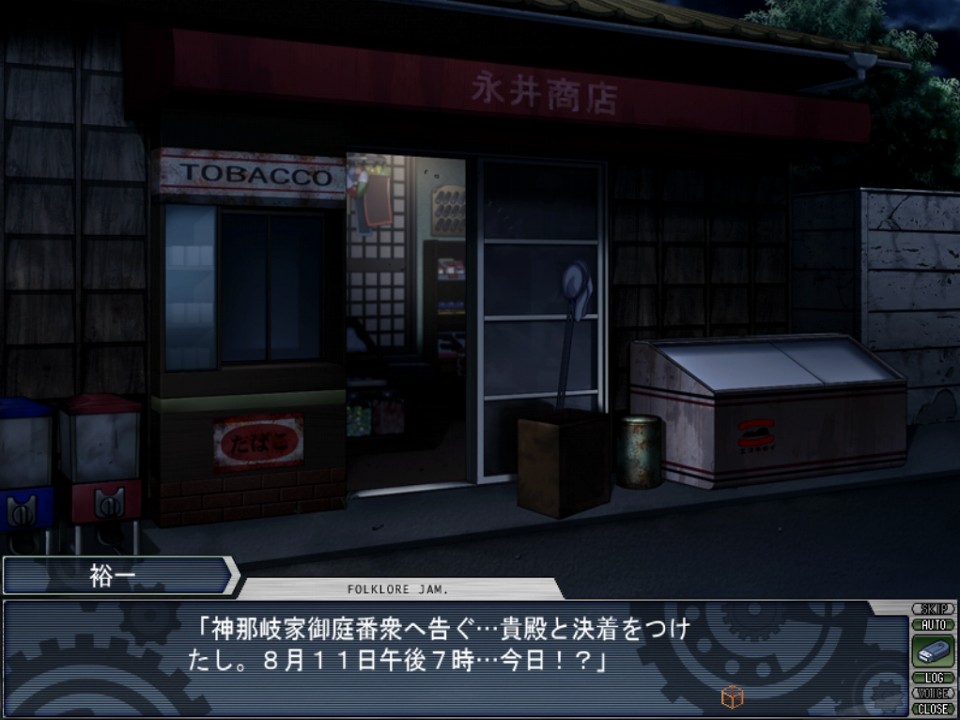Screen dimensions: 960x720
Task: Activate the SKIP button
Action: [x=932, y=609]
